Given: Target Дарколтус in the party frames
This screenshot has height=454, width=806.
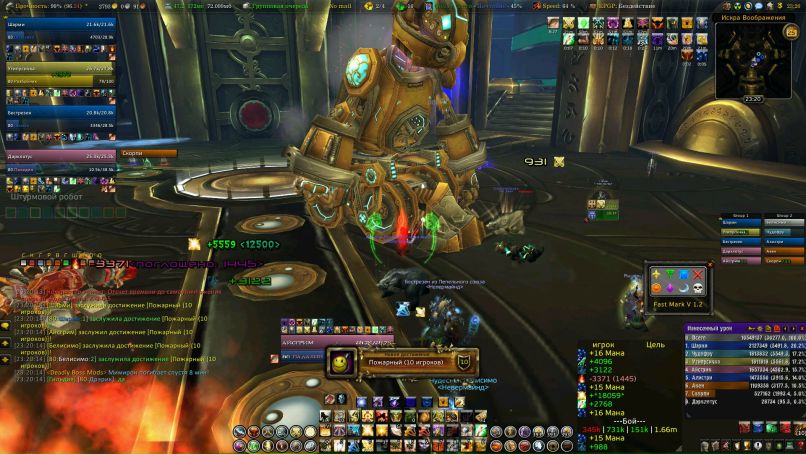Looking at the screenshot, I should click(x=56, y=155).
